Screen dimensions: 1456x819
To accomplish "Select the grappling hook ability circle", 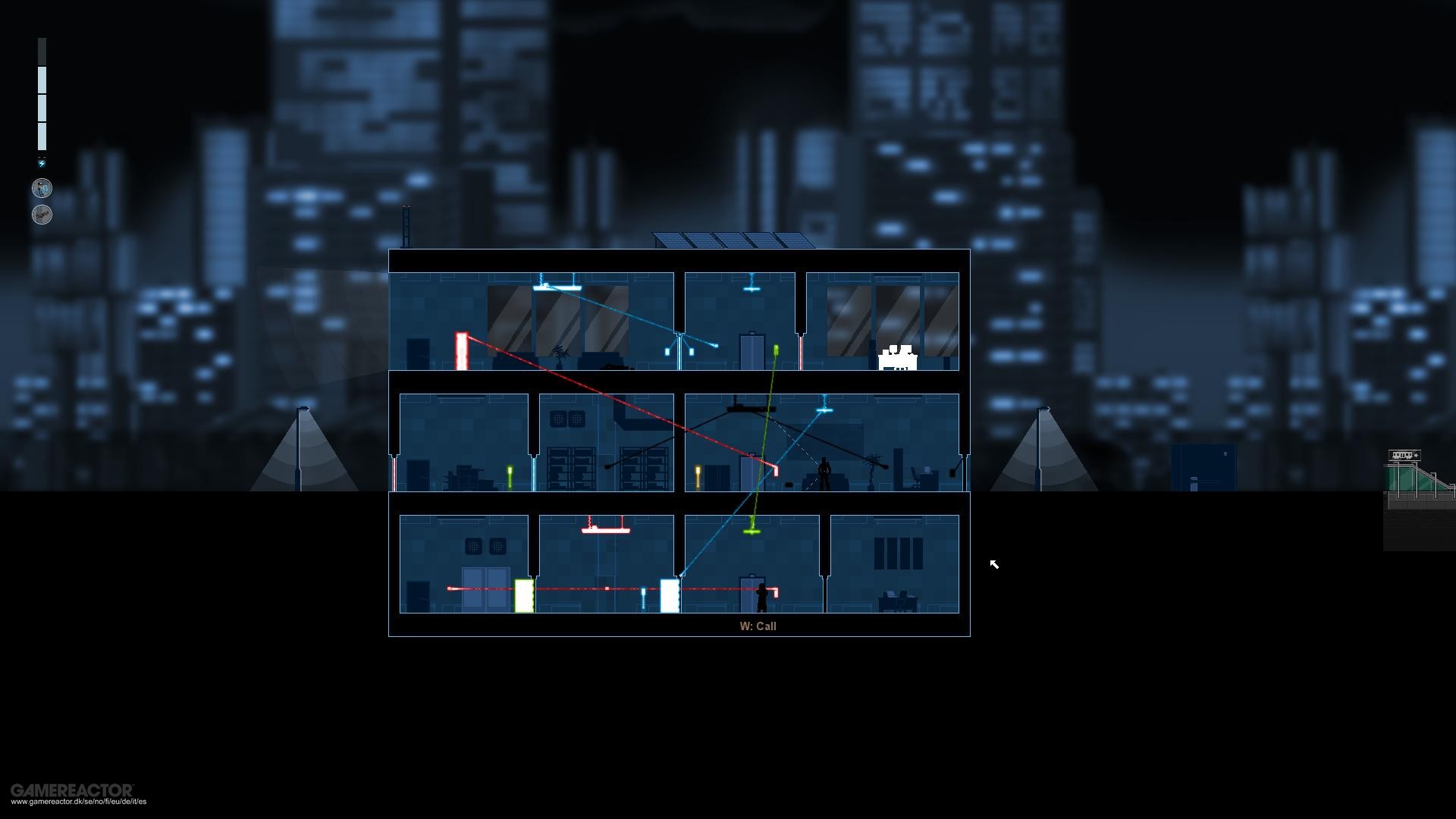I will pos(42,215).
